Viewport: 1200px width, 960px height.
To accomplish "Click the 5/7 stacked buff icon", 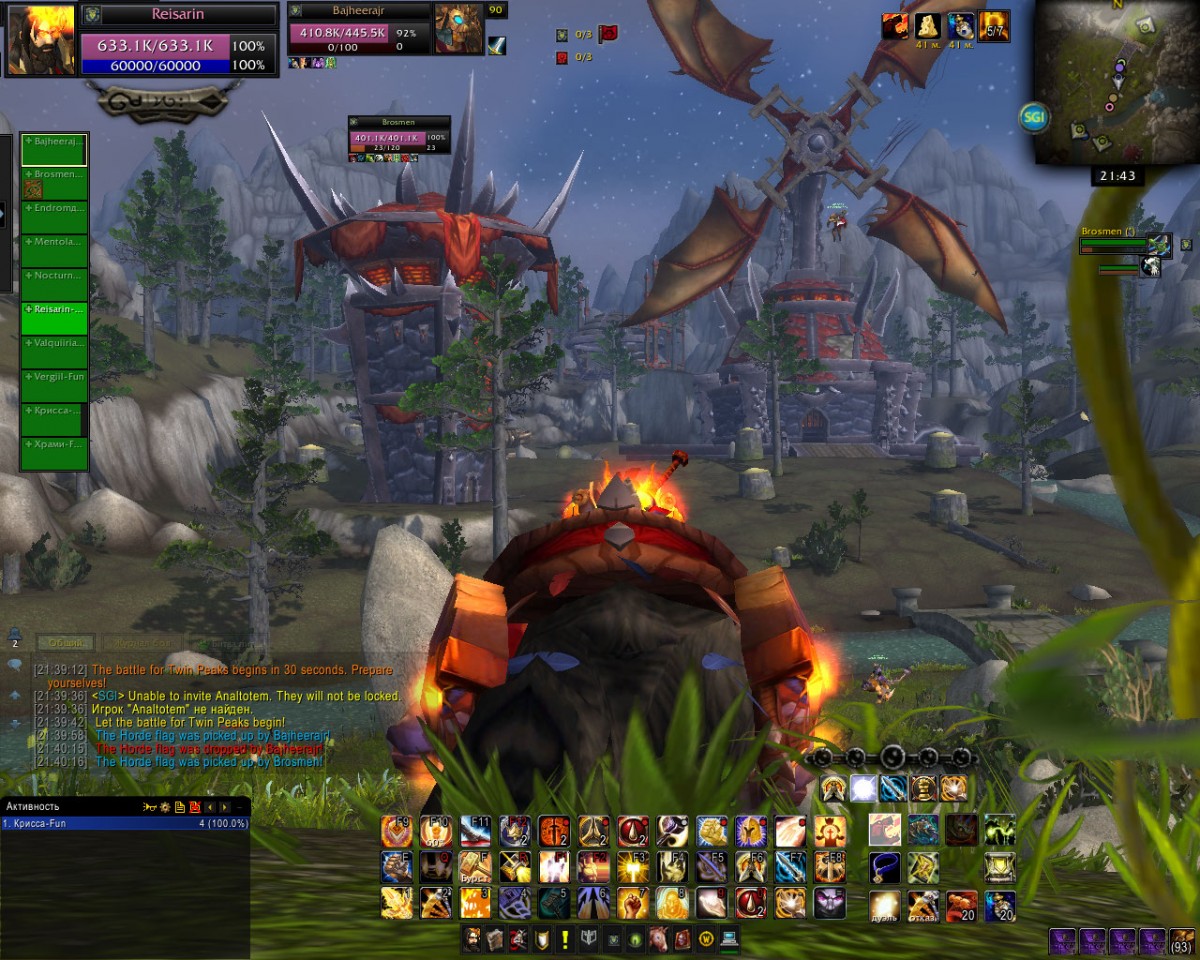I will tap(993, 27).
